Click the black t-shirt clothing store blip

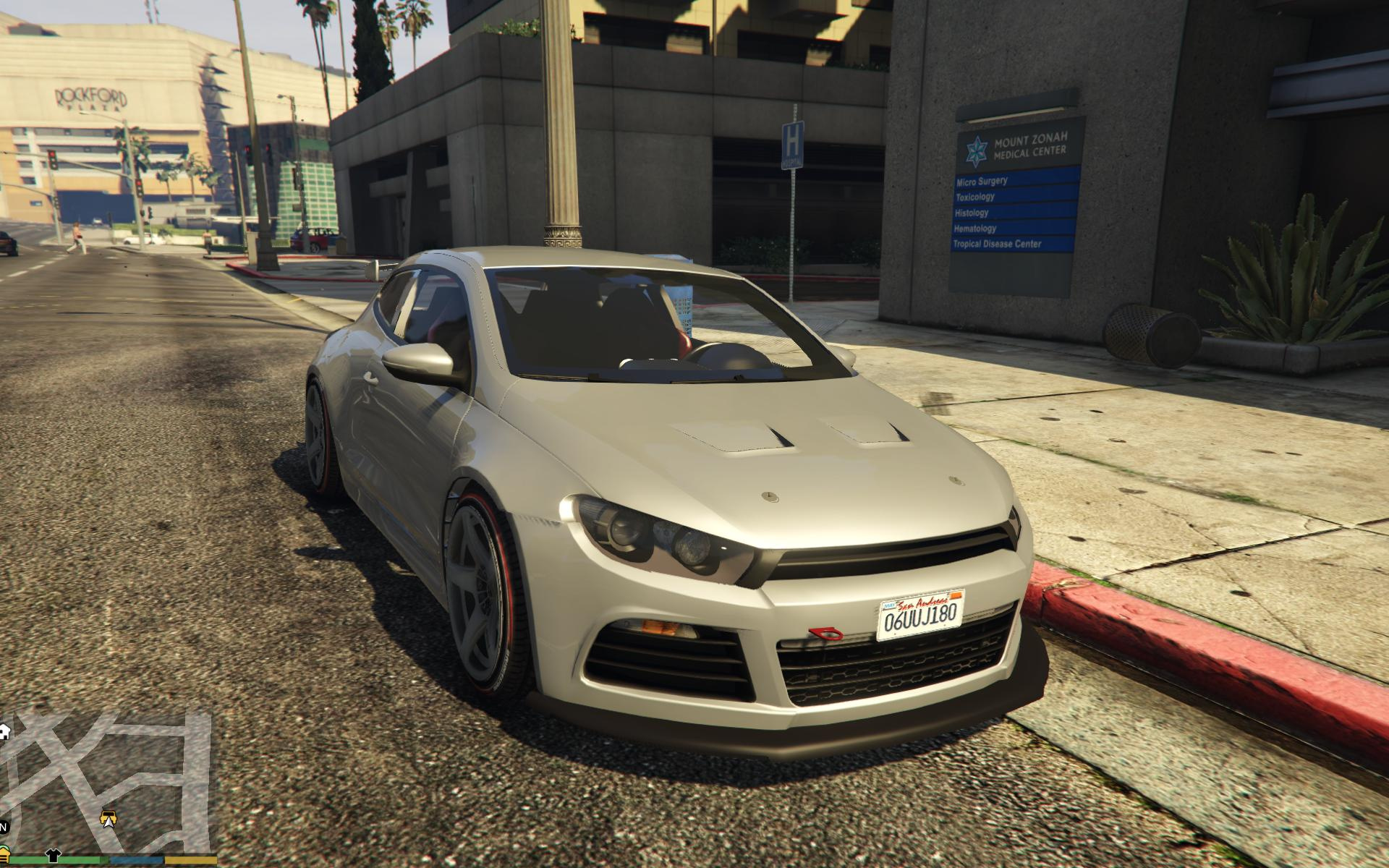(54, 856)
